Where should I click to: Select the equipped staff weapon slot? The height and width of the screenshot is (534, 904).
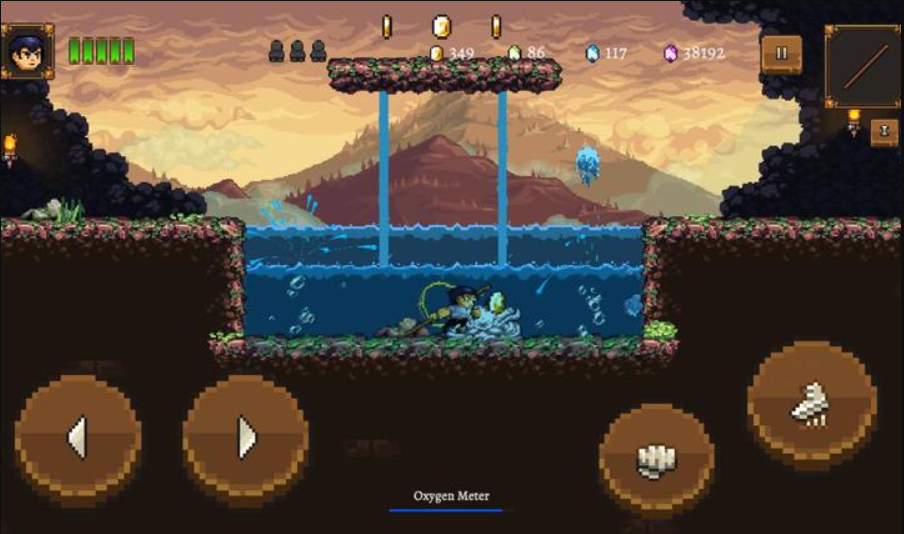click(863, 66)
